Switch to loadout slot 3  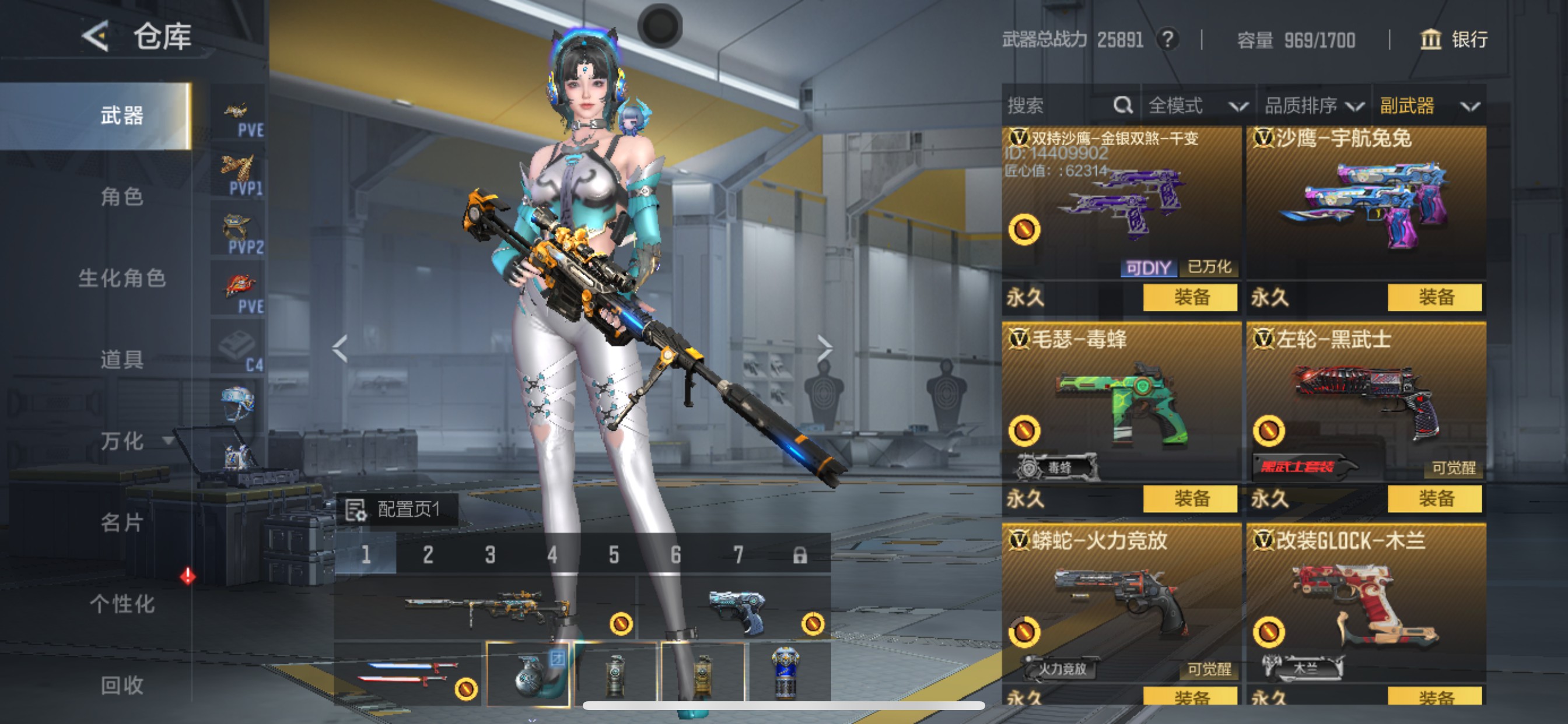point(490,555)
